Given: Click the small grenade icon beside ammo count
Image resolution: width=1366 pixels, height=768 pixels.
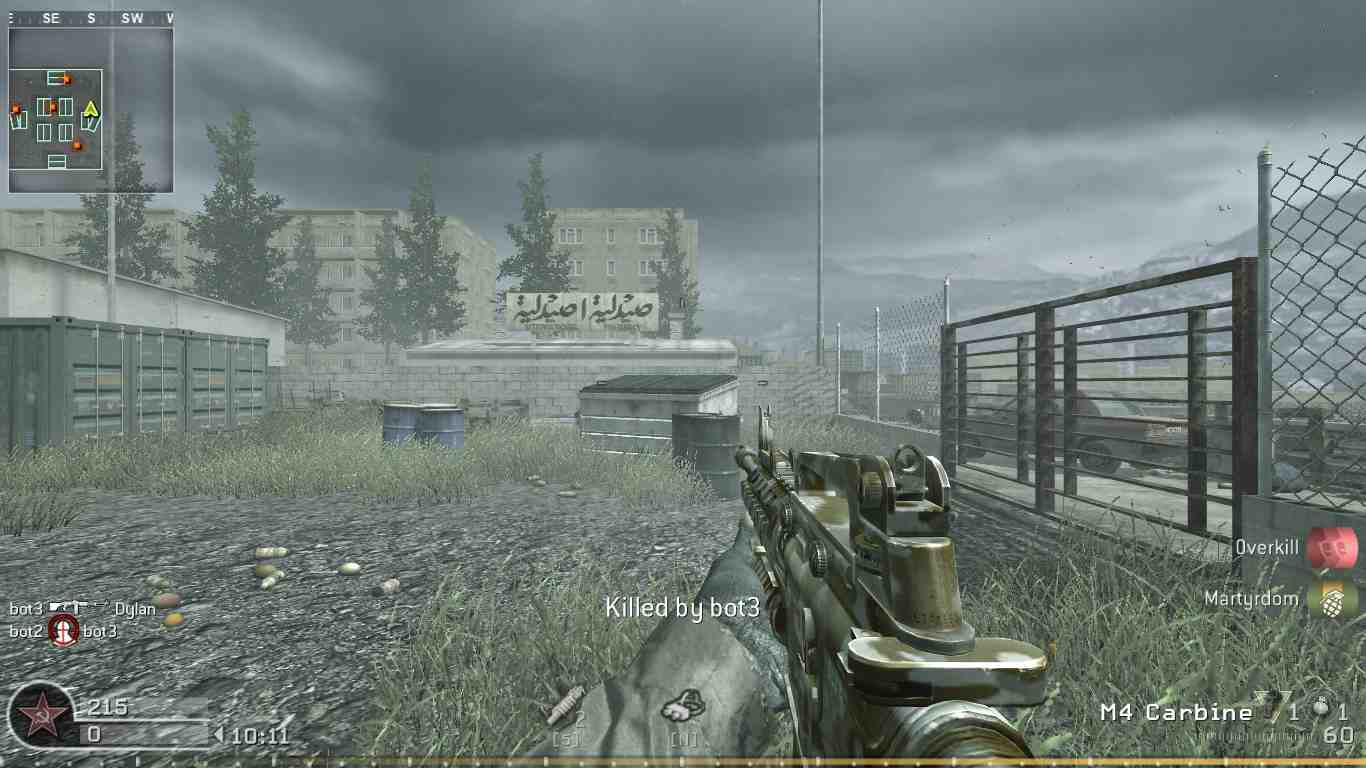Looking at the screenshot, I should [1319, 707].
